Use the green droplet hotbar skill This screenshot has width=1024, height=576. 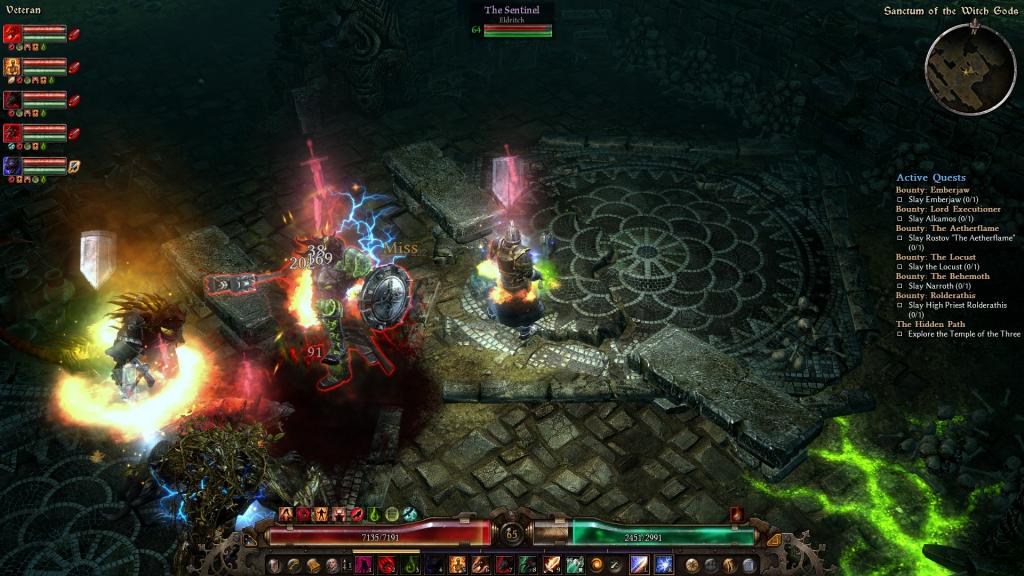coord(410,565)
